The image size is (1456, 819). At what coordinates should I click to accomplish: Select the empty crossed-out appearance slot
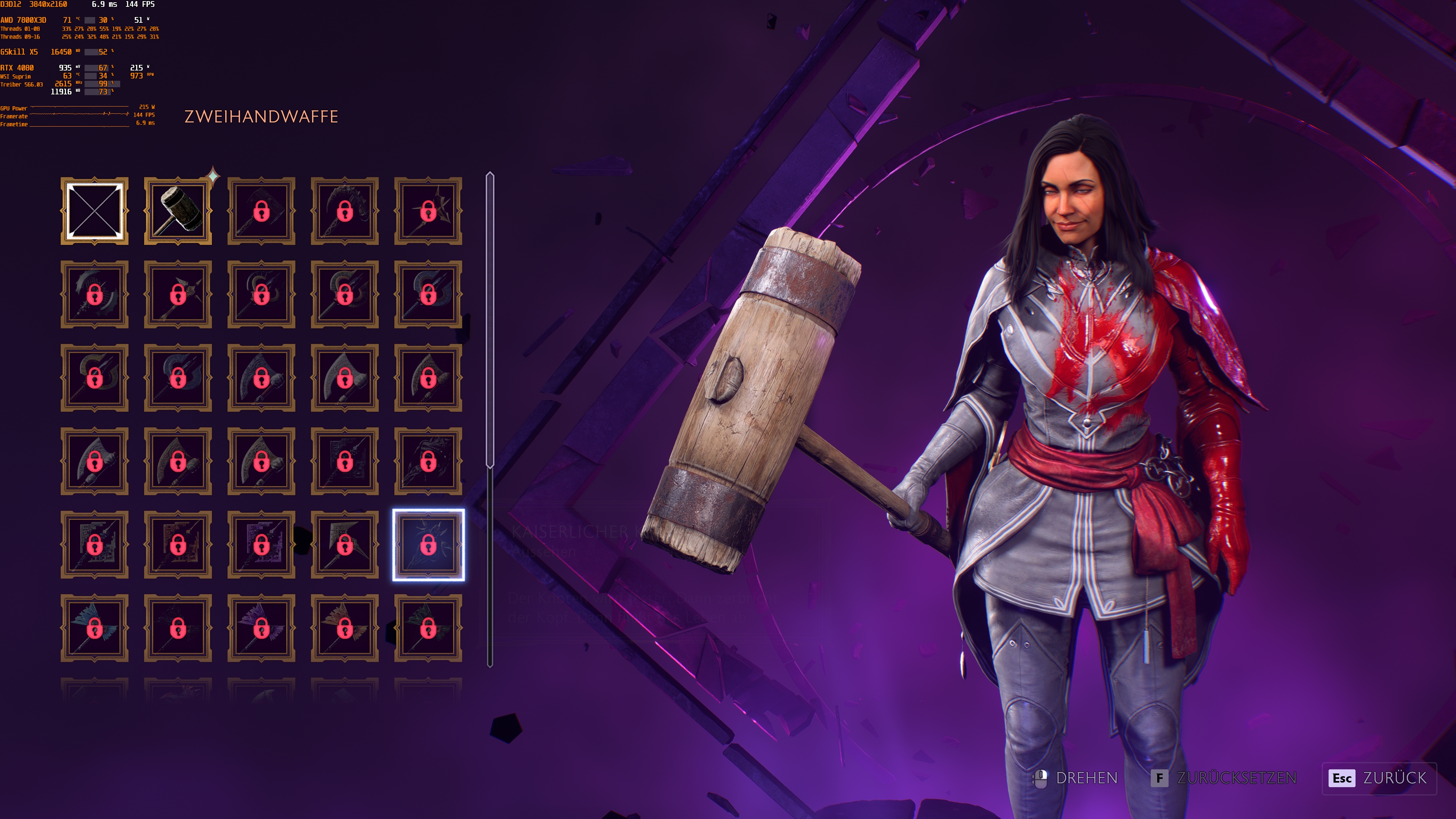click(x=95, y=211)
